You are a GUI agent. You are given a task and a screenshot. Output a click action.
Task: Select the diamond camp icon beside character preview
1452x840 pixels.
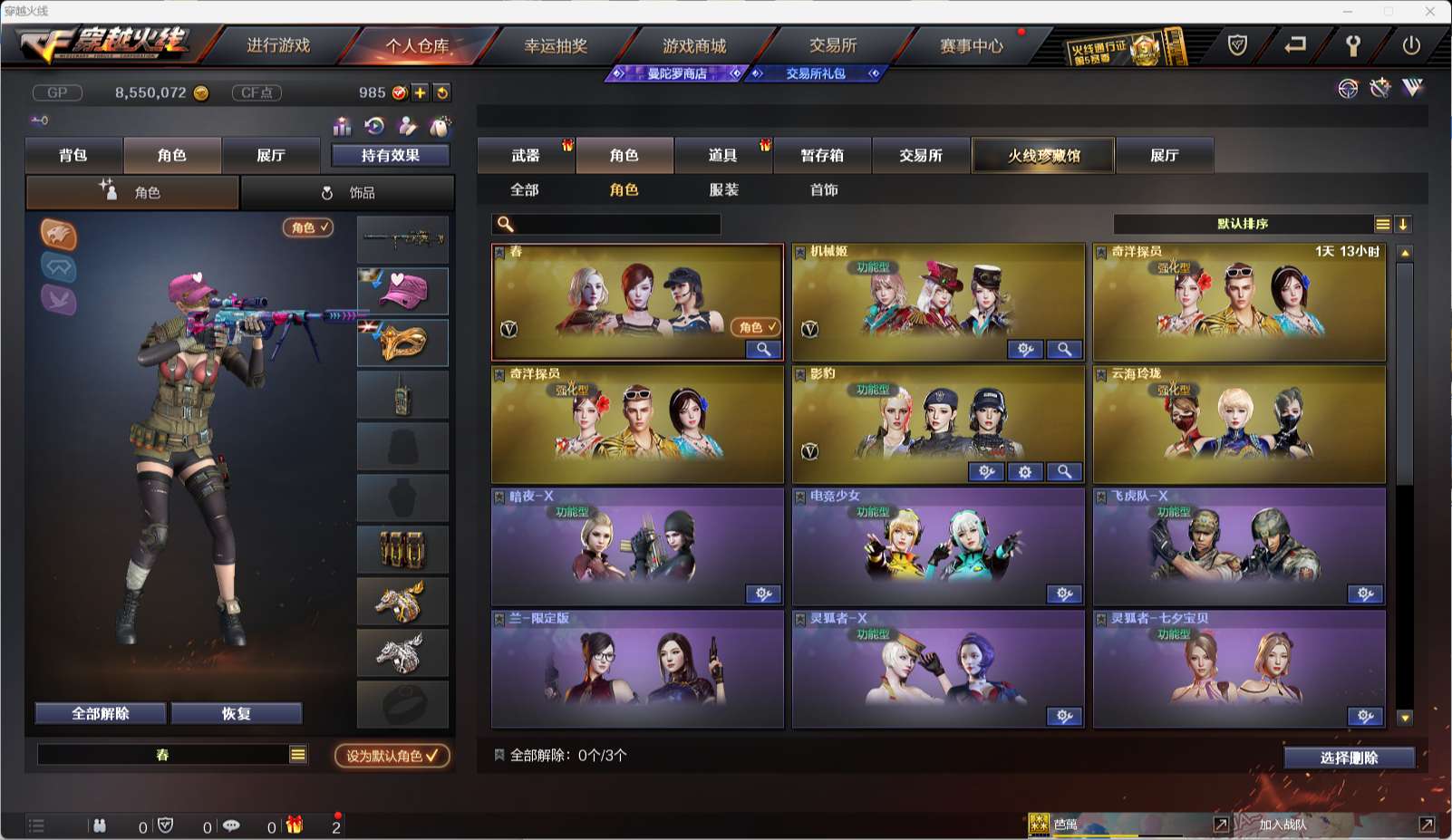(58, 268)
